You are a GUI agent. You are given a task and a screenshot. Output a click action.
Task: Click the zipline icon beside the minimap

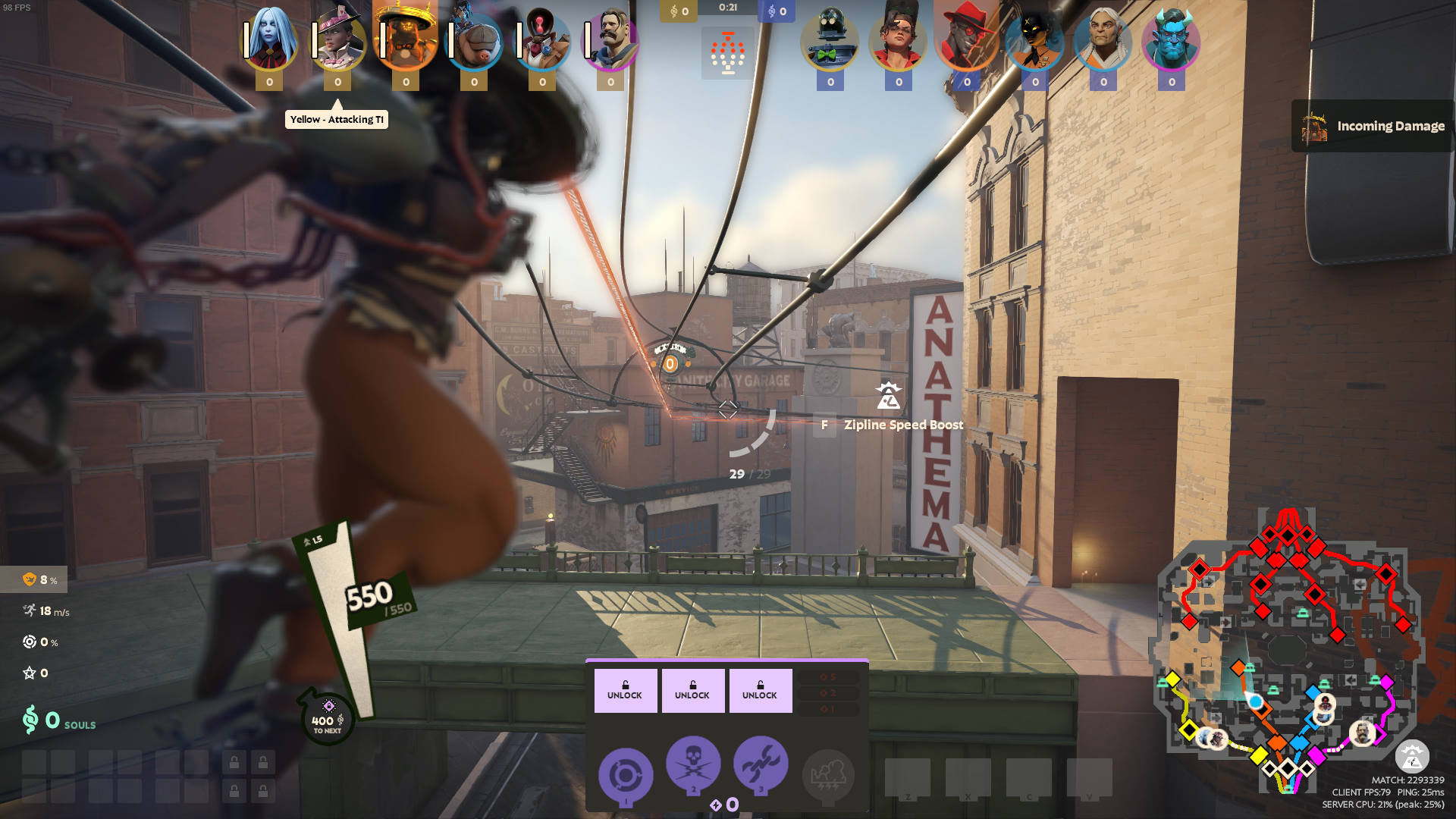pyautogui.click(x=1412, y=756)
